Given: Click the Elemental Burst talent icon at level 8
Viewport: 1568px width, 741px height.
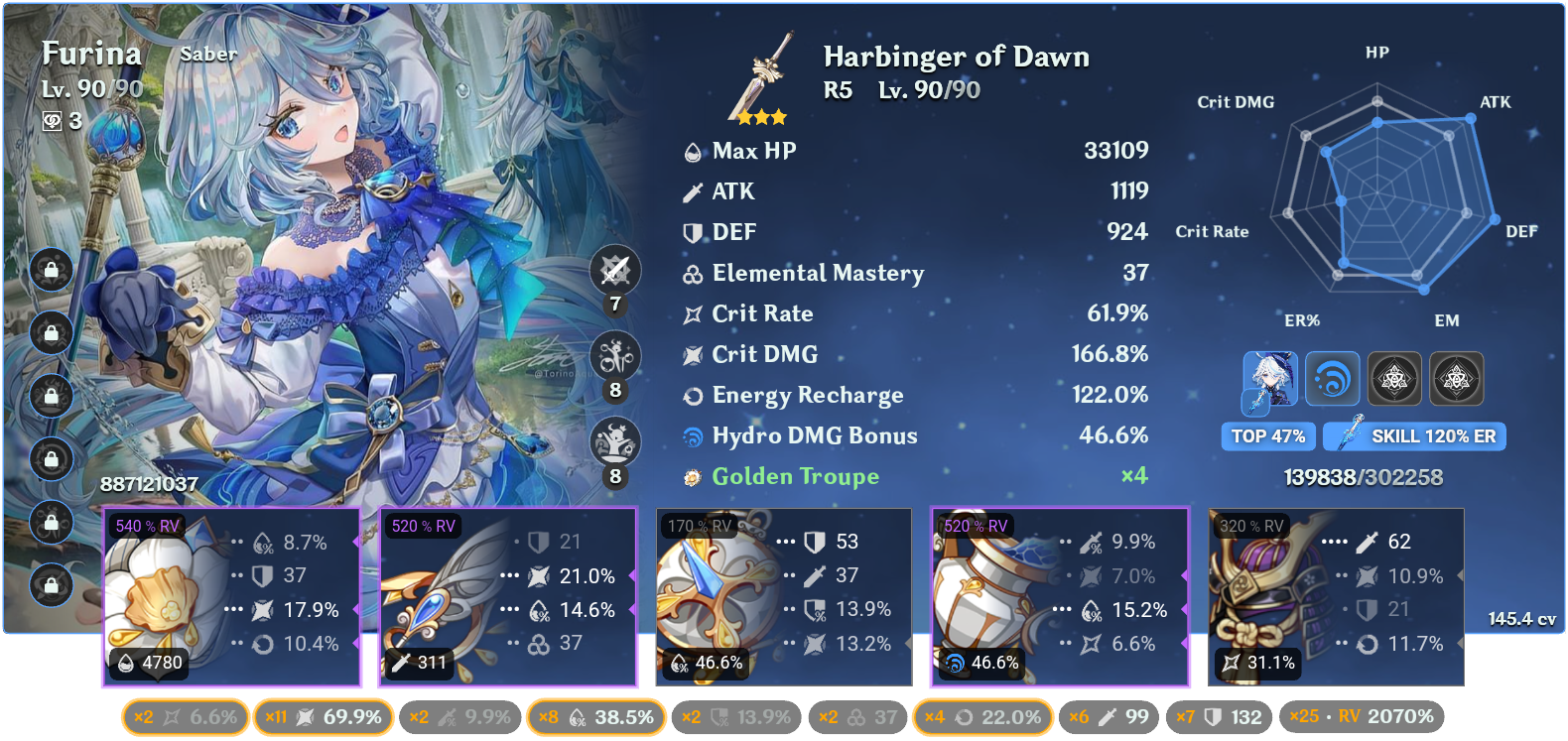Looking at the screenshot, I should point(616,441).
